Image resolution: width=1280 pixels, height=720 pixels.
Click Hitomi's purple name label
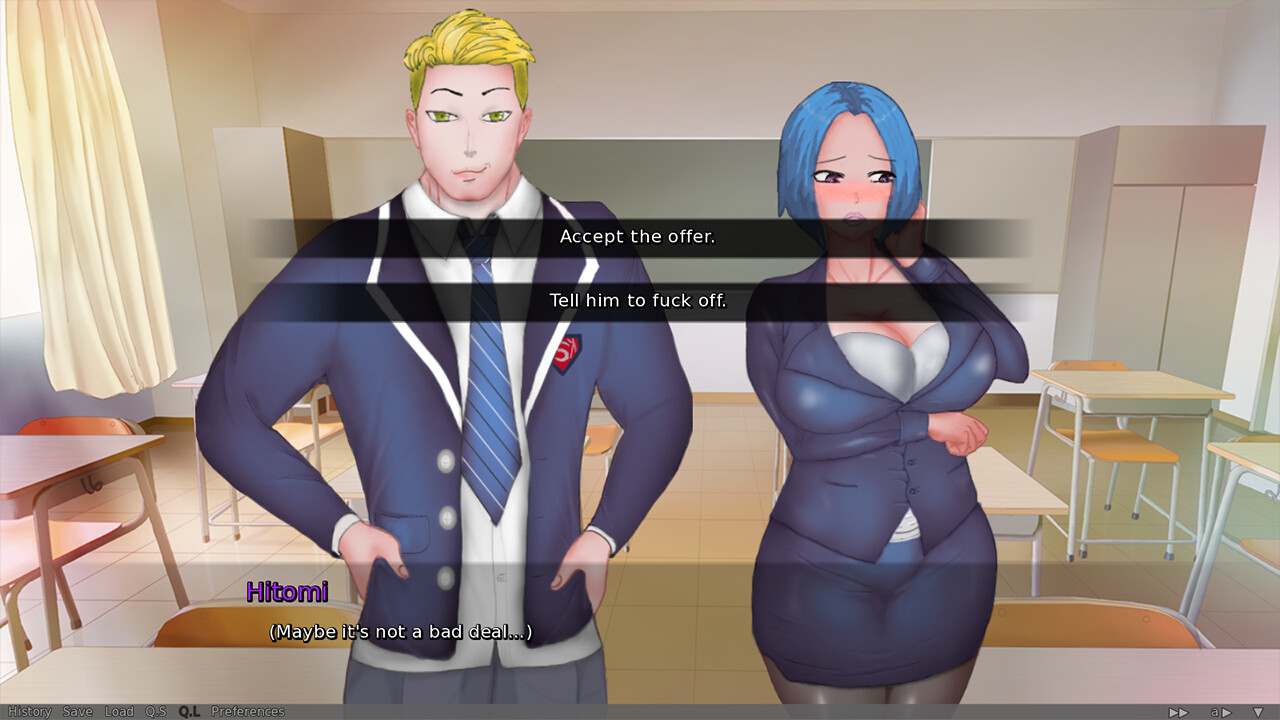pyautogui.click(x=286, y=591)
